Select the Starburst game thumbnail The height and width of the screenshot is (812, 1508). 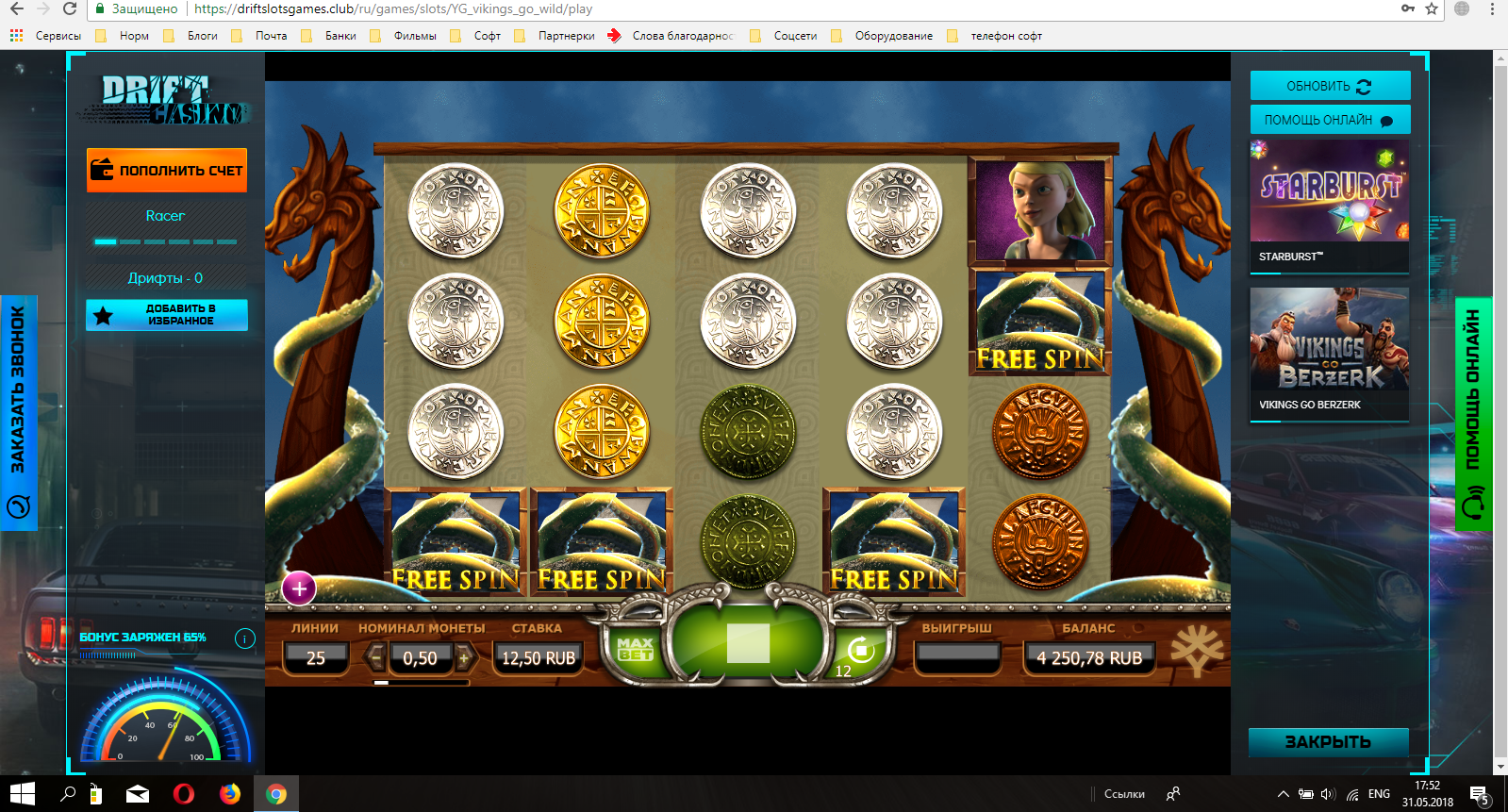click(x=1329, y=205)
